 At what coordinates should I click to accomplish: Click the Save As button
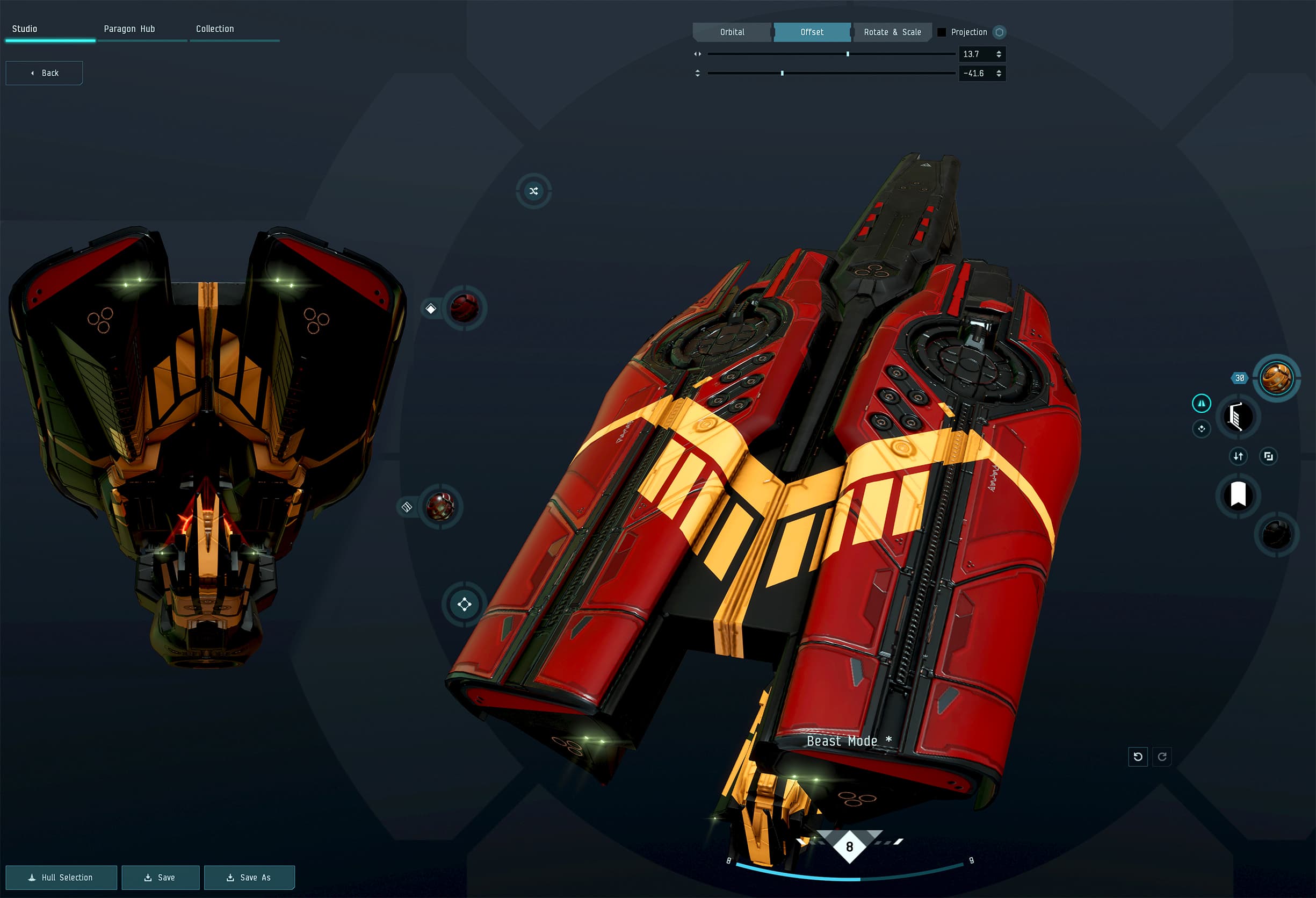pos(249,878)
